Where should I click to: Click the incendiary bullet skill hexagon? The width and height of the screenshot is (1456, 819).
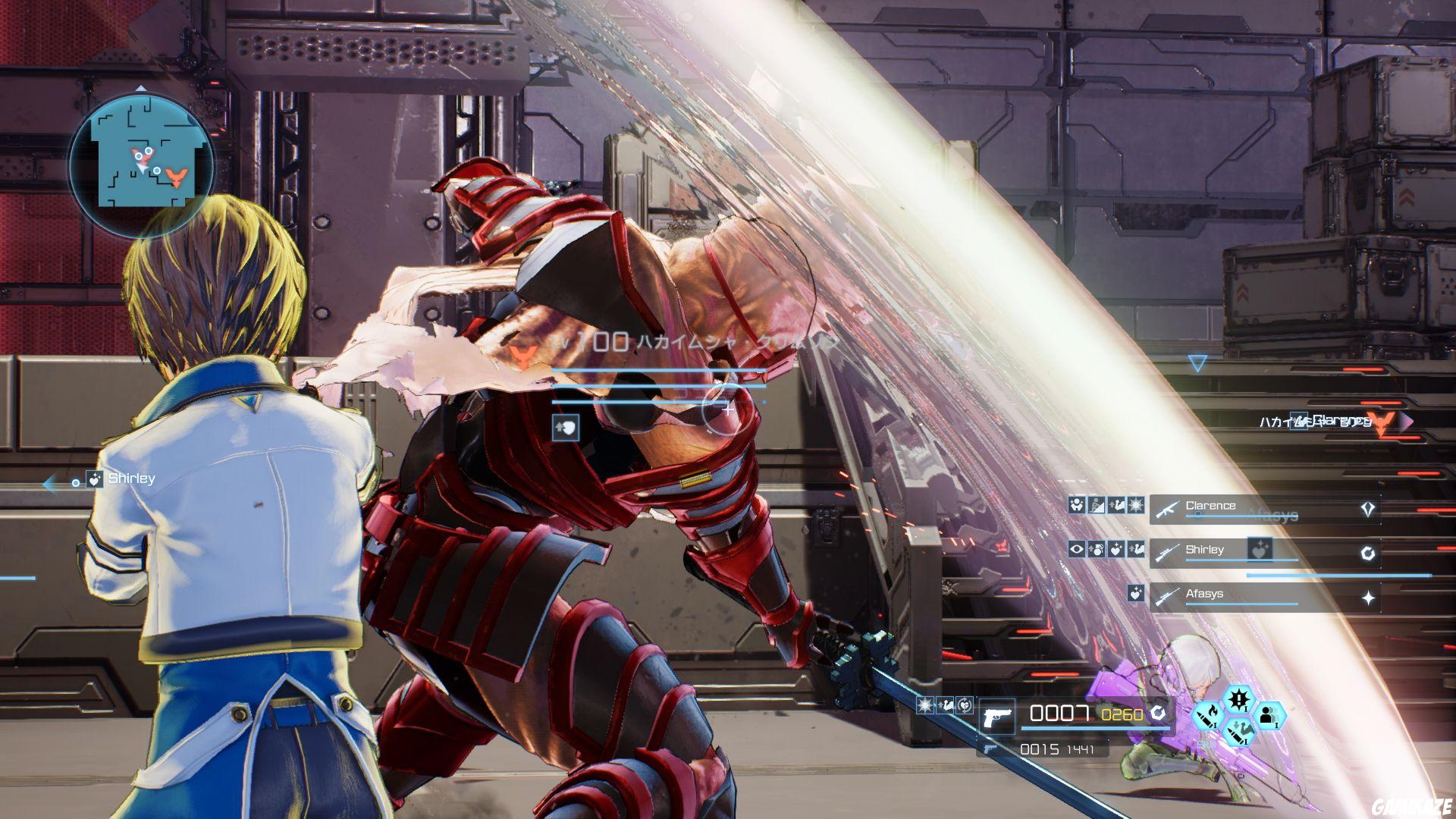(1208, 717)
